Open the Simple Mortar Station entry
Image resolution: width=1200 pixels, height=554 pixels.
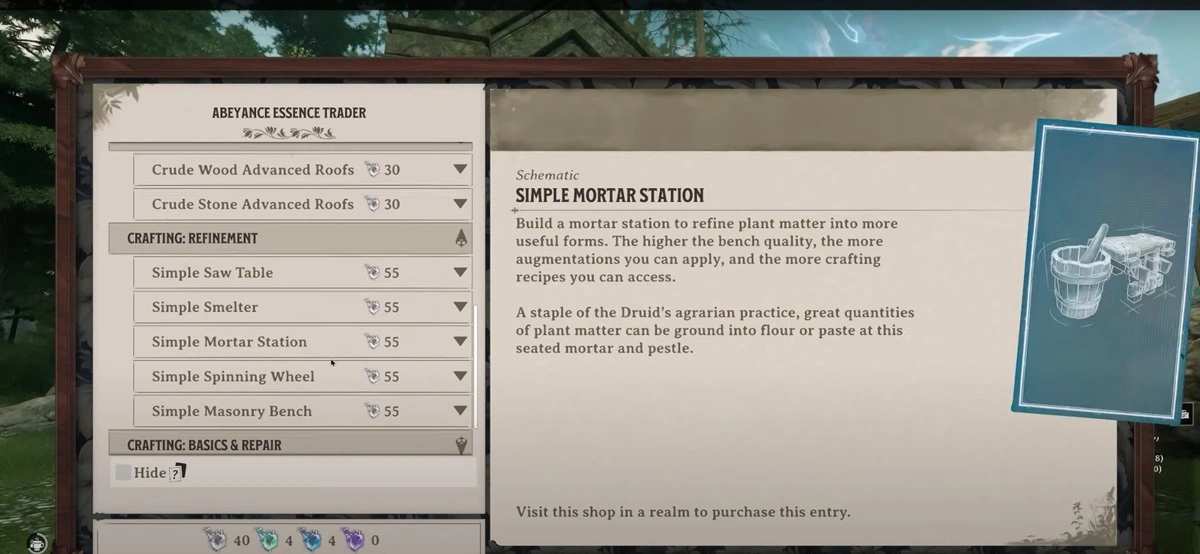coord(230,342)
